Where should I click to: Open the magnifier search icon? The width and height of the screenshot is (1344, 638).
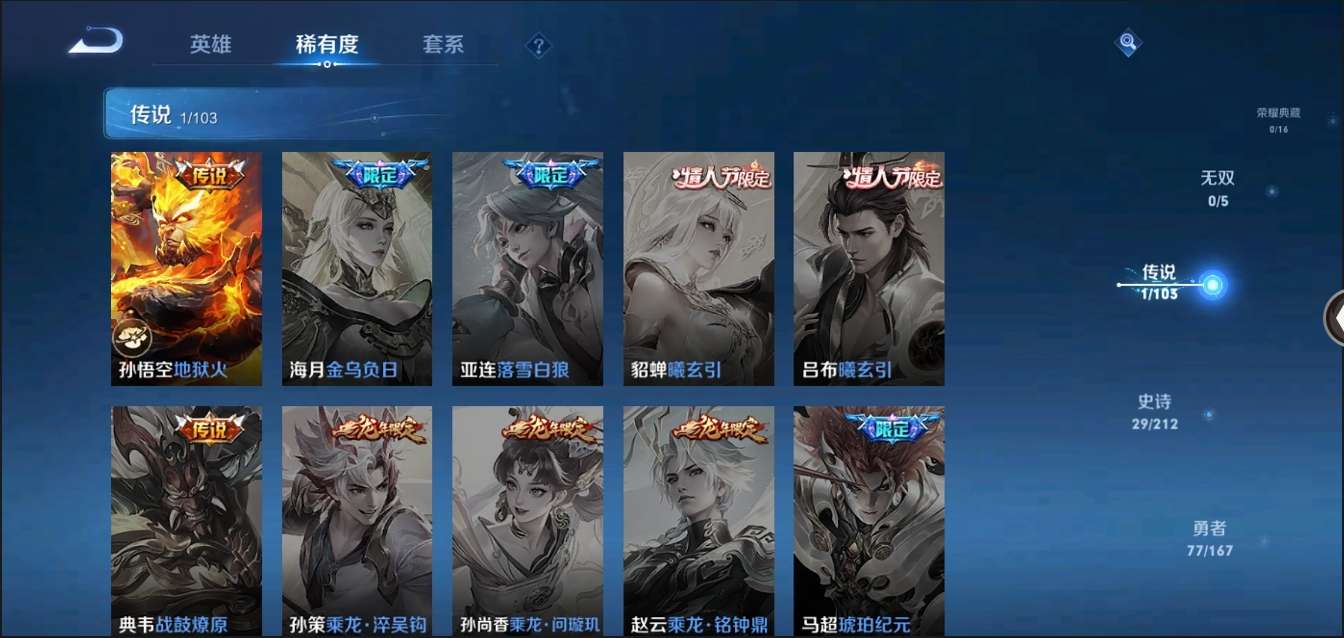coord(1128,42)
